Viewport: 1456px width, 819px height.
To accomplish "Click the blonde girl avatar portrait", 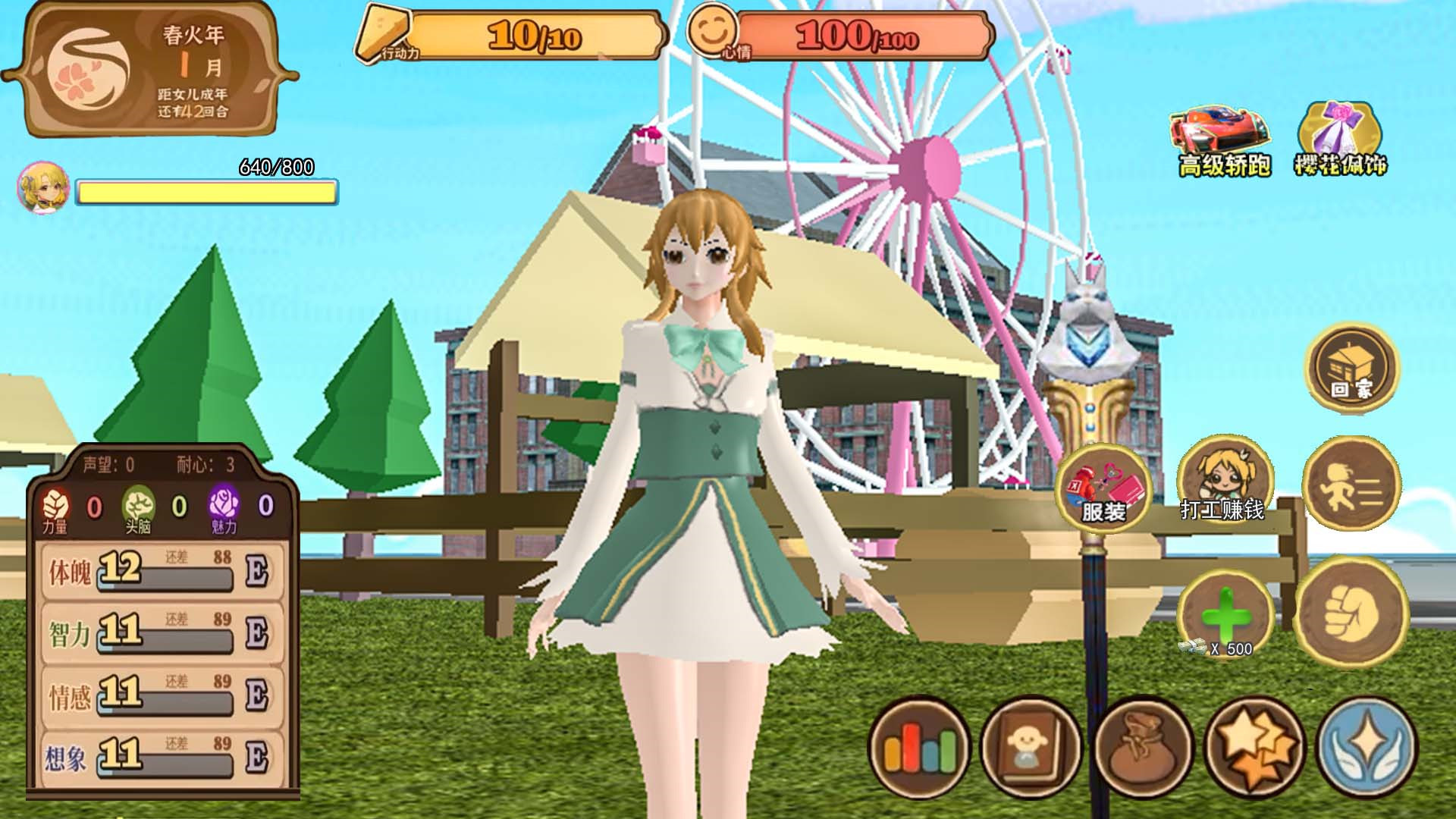I will coord(42,187).
